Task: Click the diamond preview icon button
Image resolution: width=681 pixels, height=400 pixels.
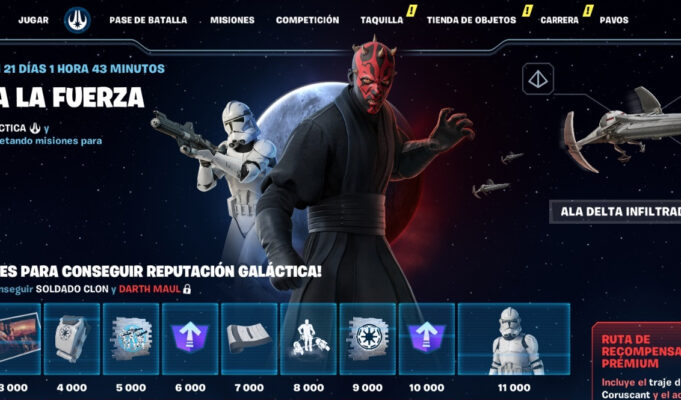Action: [x=539, y=78]
